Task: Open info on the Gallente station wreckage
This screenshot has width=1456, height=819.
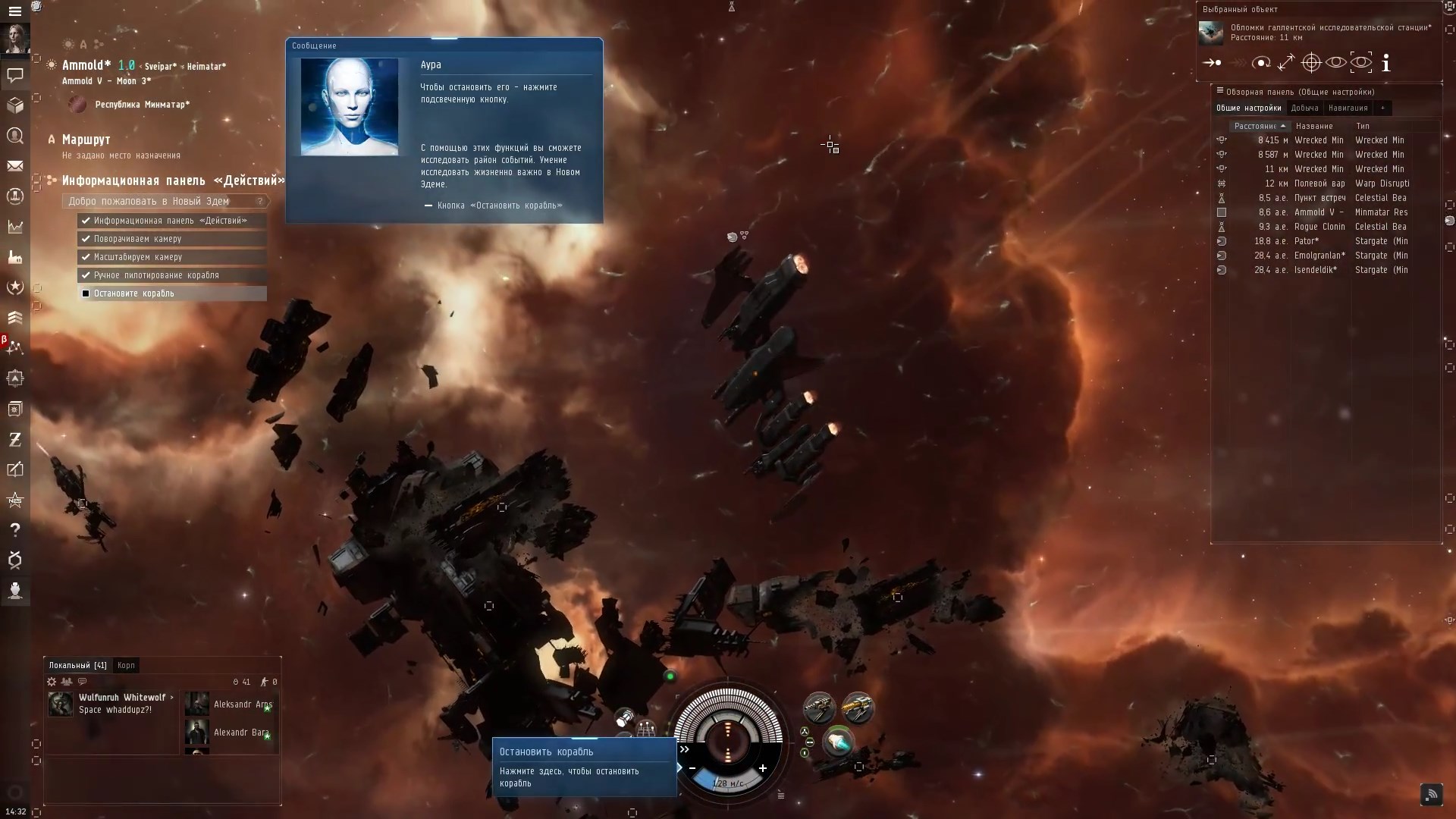Action: [1387, 64]
